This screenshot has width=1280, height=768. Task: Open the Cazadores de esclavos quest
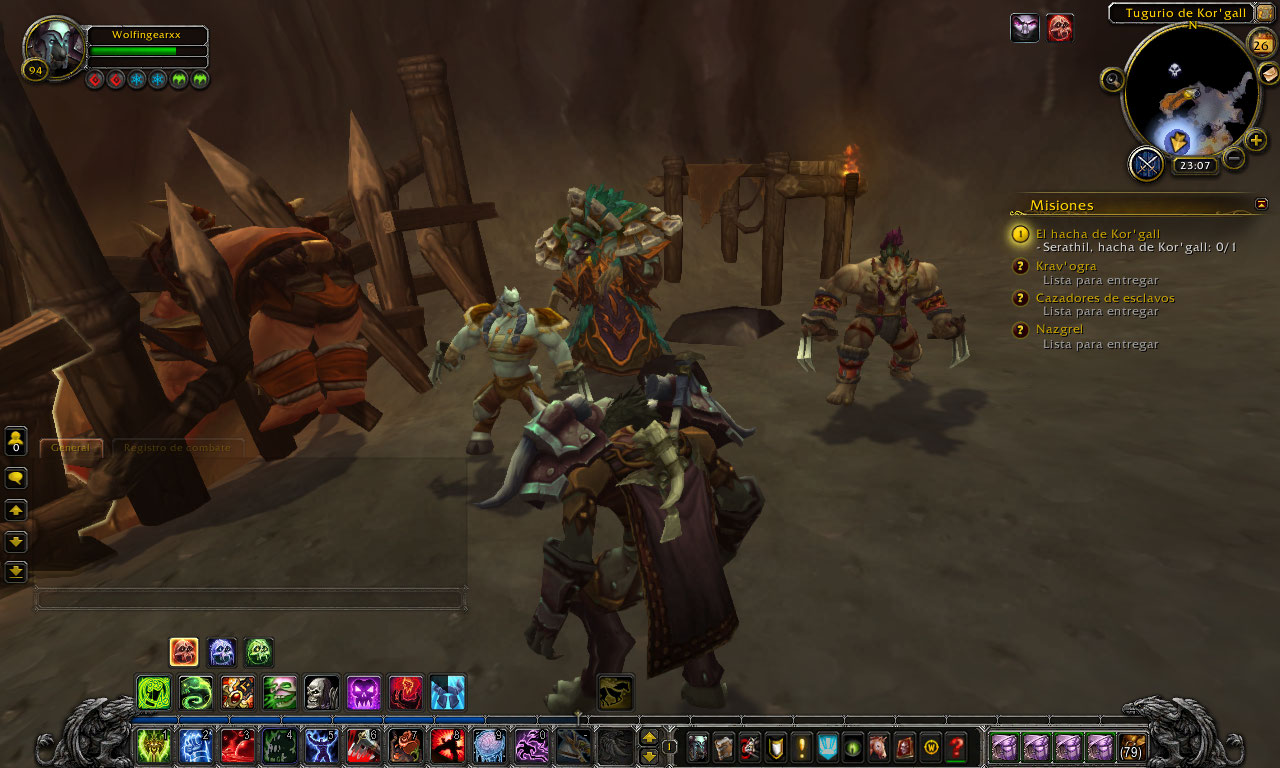(1104, 298)
